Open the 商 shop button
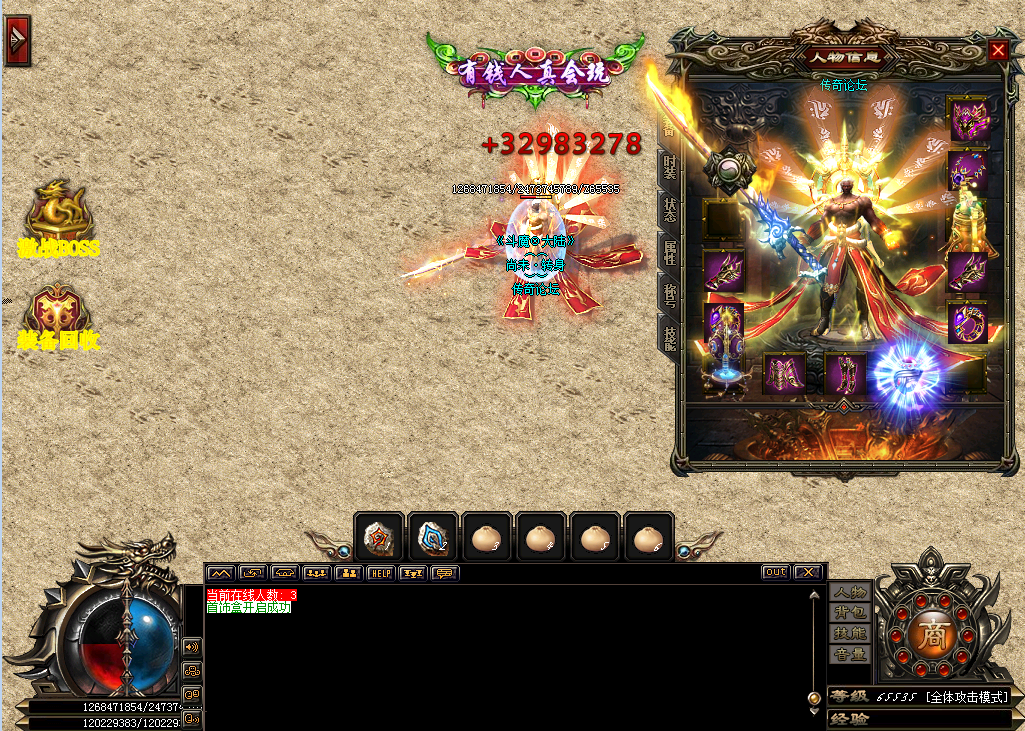 [x=932, y=633]
